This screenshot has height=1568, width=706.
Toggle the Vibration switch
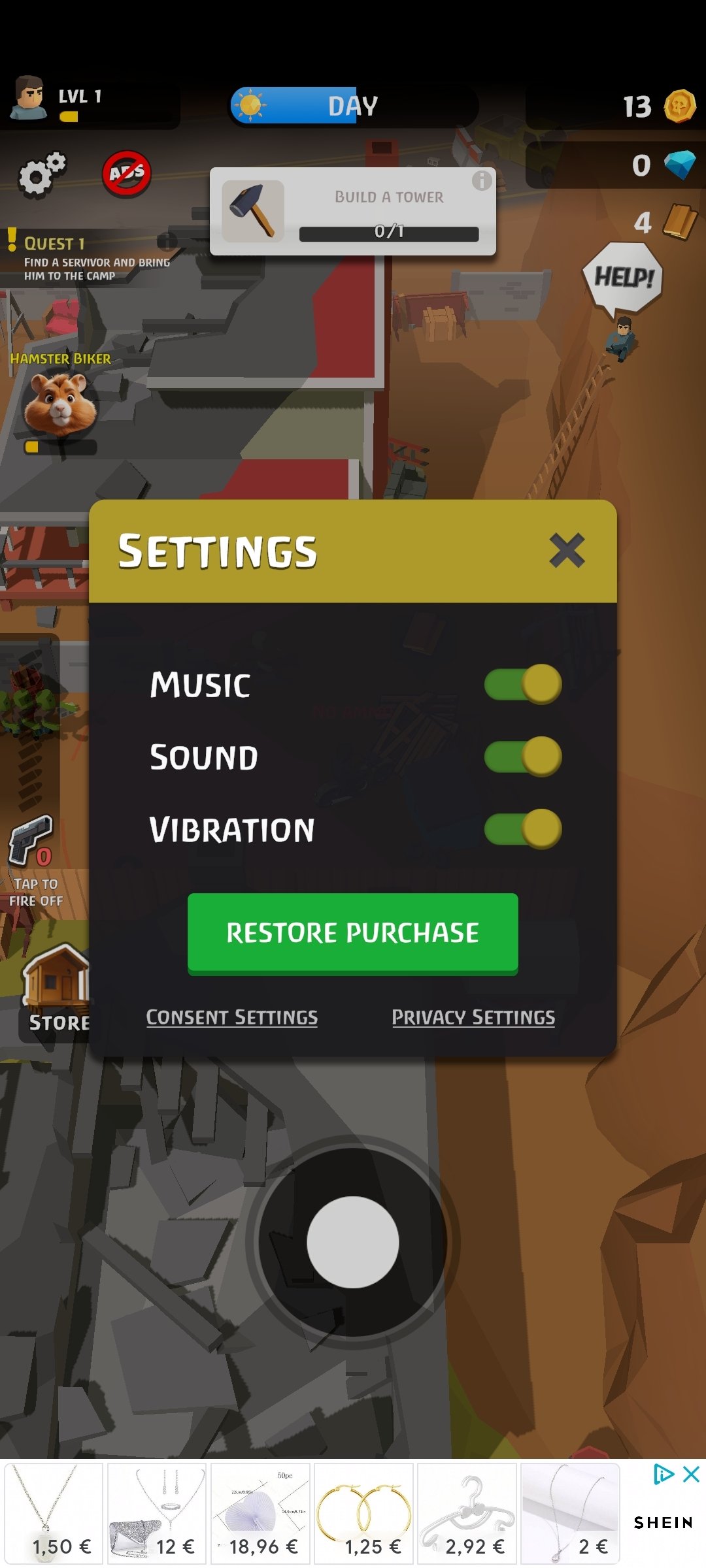[522, 829]
